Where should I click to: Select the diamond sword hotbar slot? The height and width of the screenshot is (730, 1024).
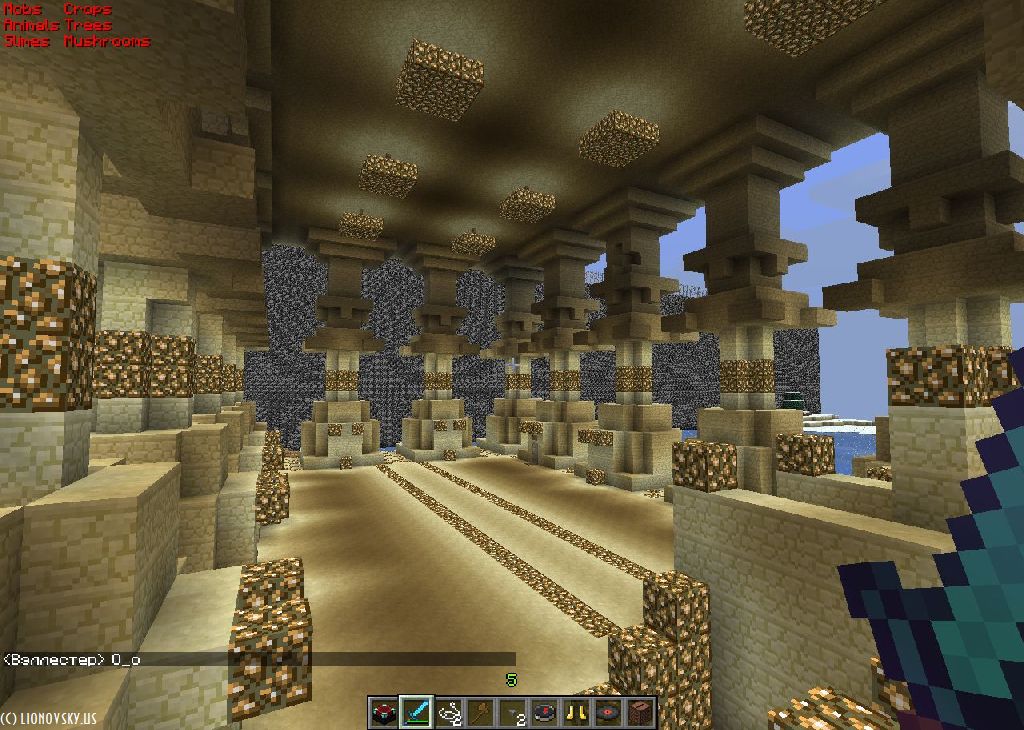point(416,713)
